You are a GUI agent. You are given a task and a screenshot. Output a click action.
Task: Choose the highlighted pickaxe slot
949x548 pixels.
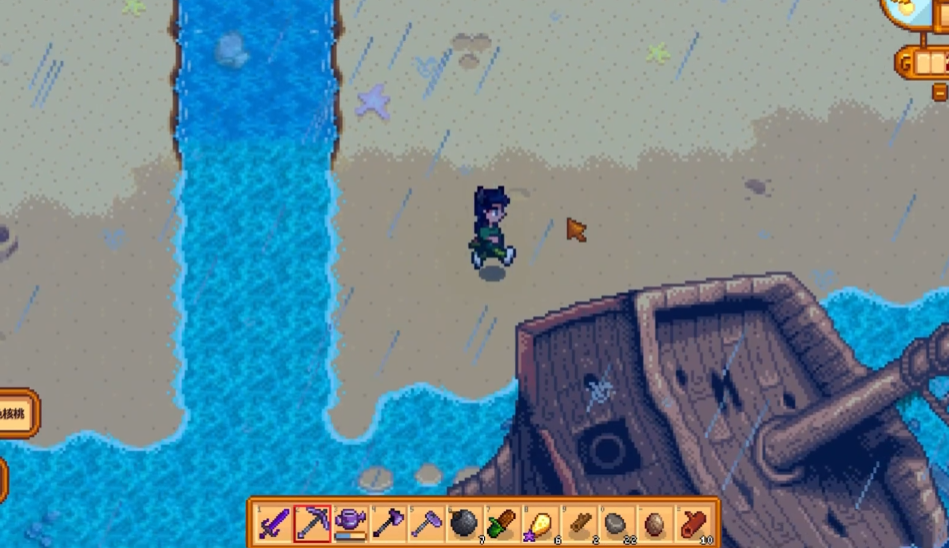(311, 522)
